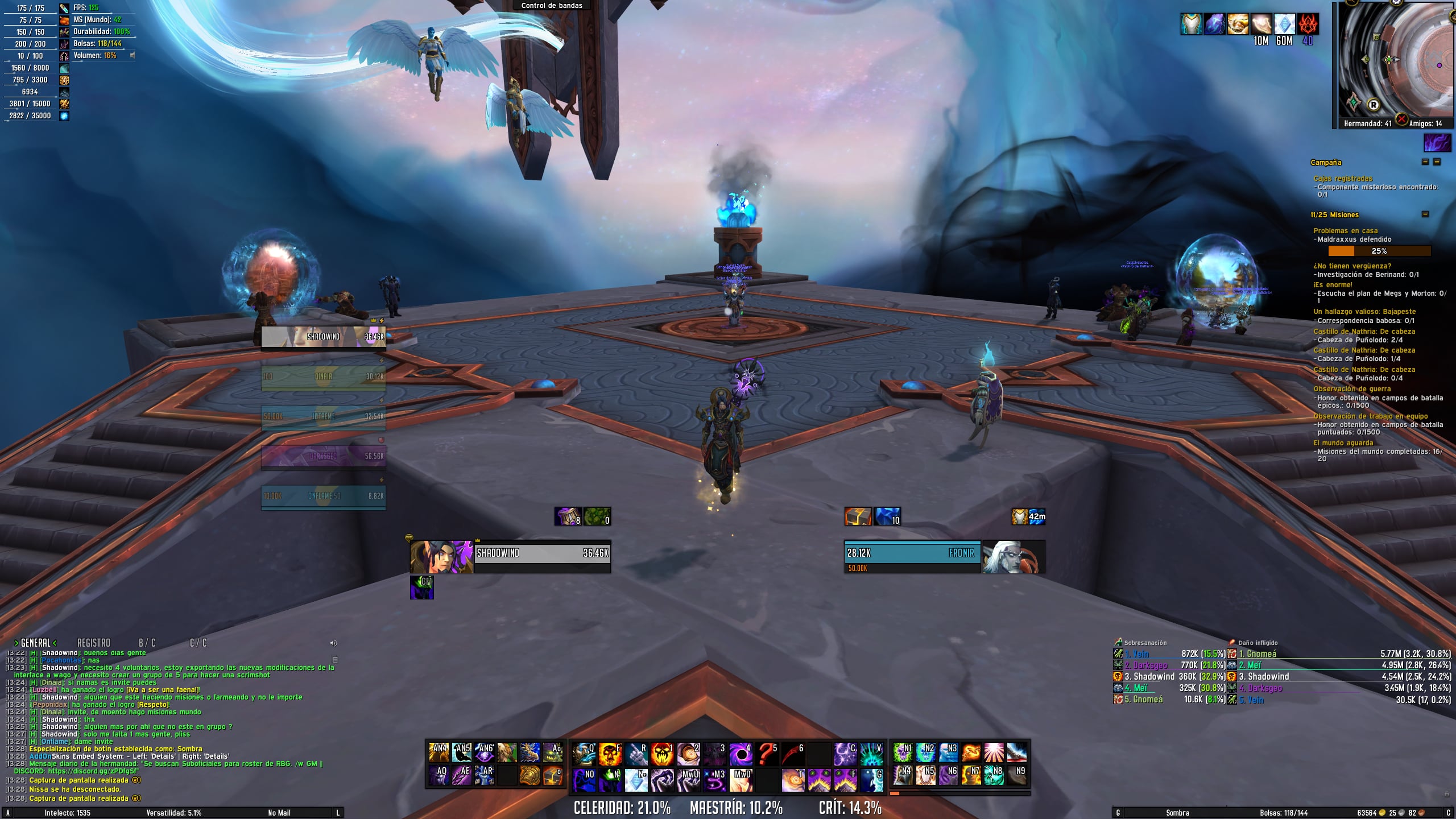This screenshot has width=1456, height=819.
Task: Switch to the Registro chat tab
Action: click(93, 643)
